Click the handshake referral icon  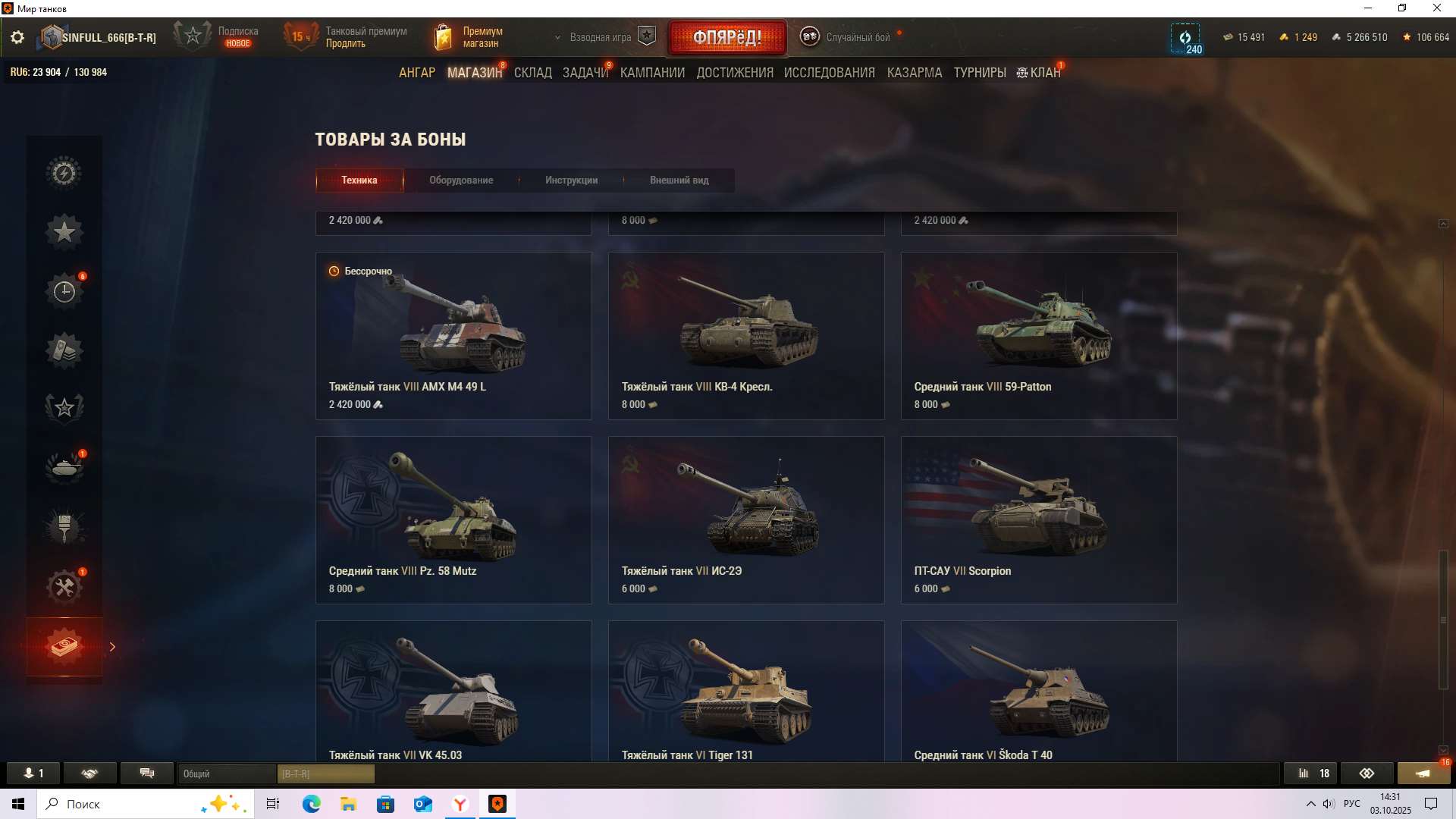[x=90, y=773]
